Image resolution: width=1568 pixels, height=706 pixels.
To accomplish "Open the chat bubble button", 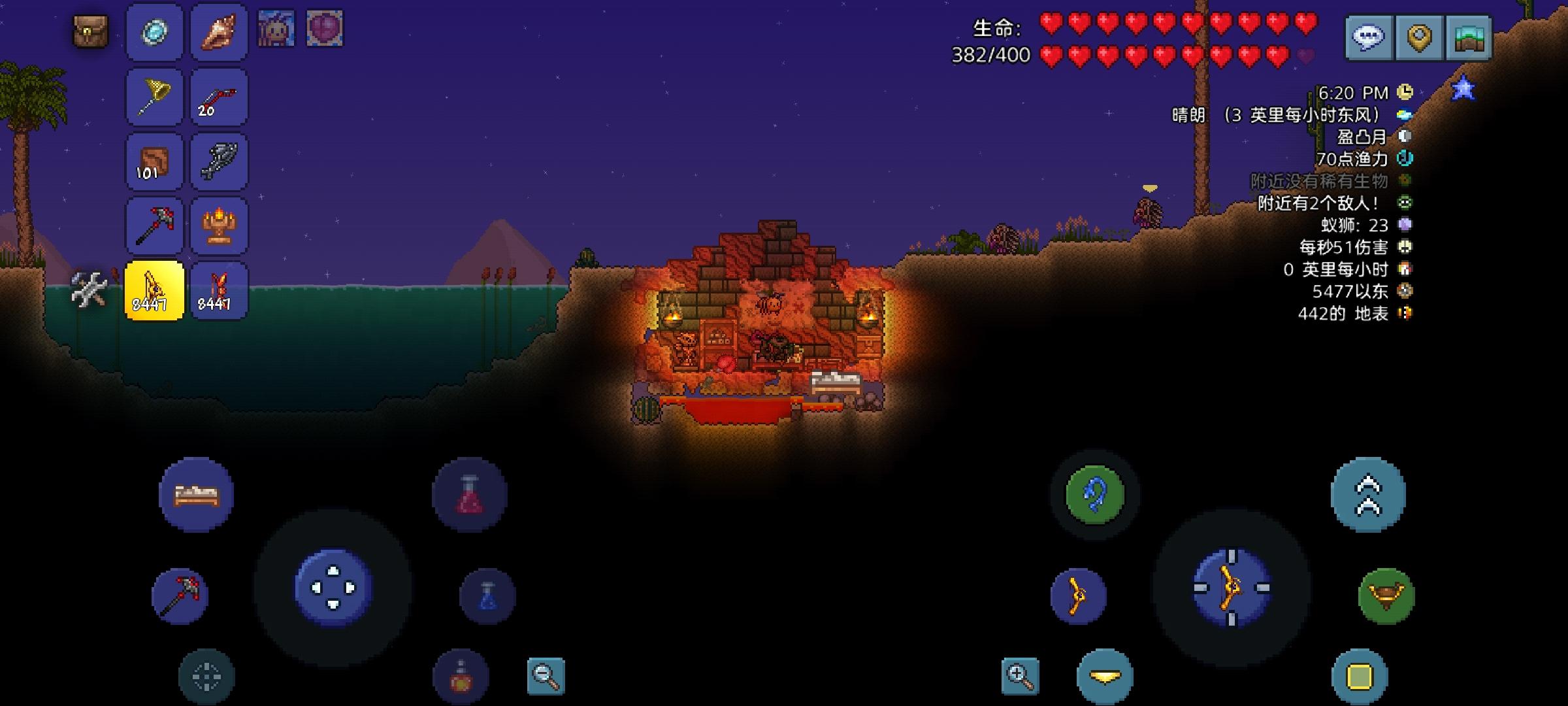I will pyautogui.click(x=1369, y=36).
